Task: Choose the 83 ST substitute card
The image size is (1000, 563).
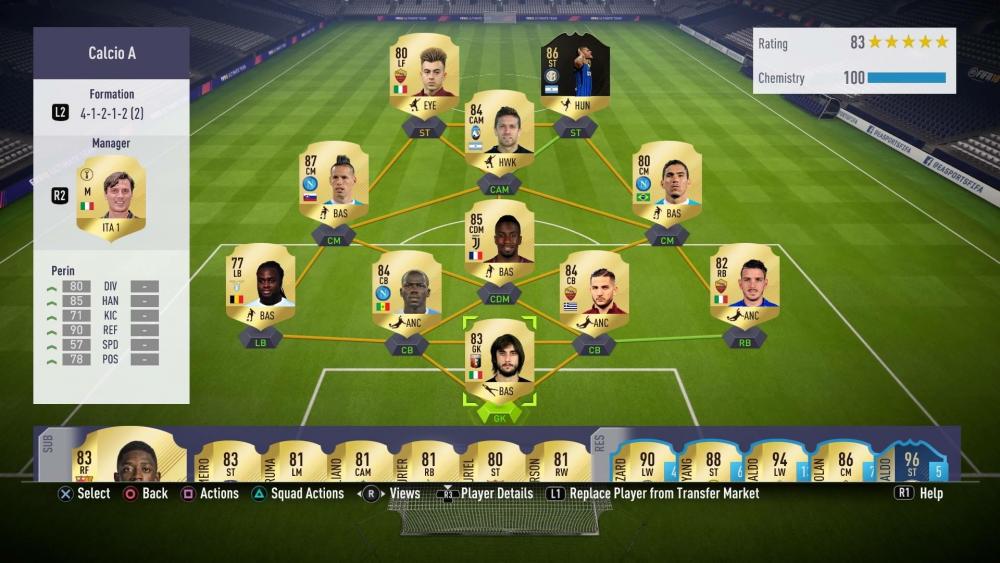Action: 229,458
